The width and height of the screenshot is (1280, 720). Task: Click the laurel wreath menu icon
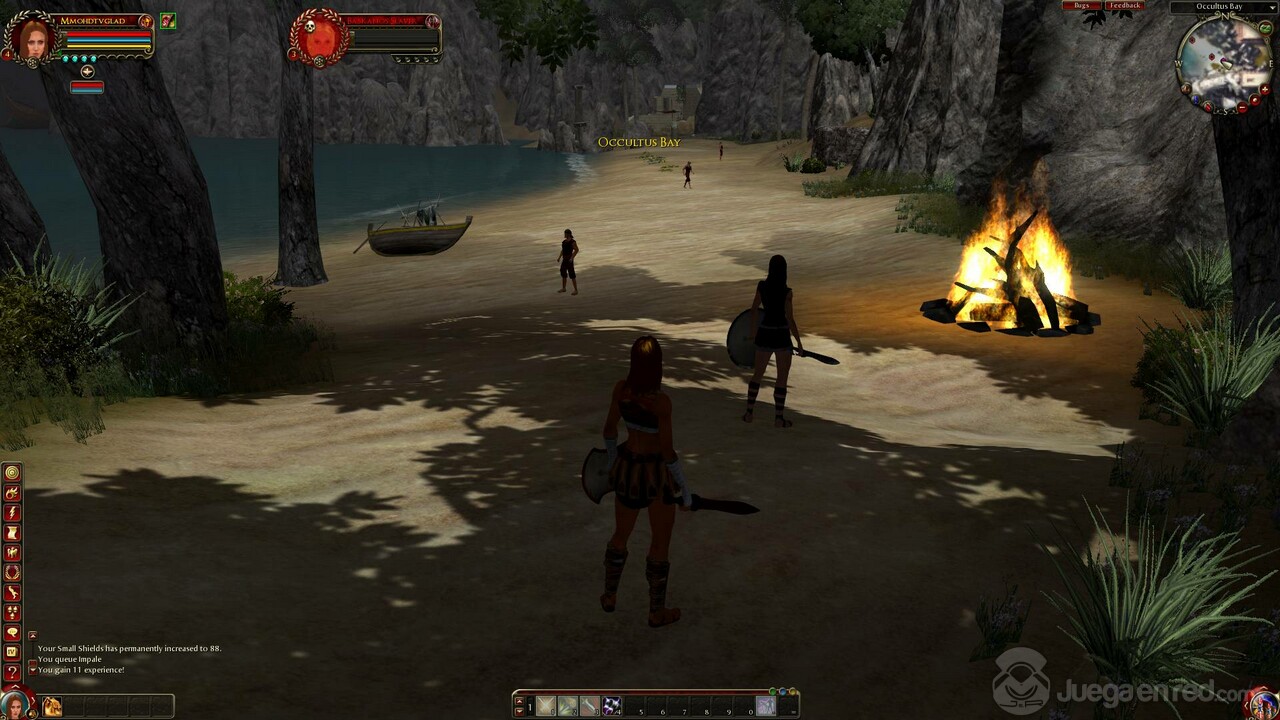[x=12, y=572]
